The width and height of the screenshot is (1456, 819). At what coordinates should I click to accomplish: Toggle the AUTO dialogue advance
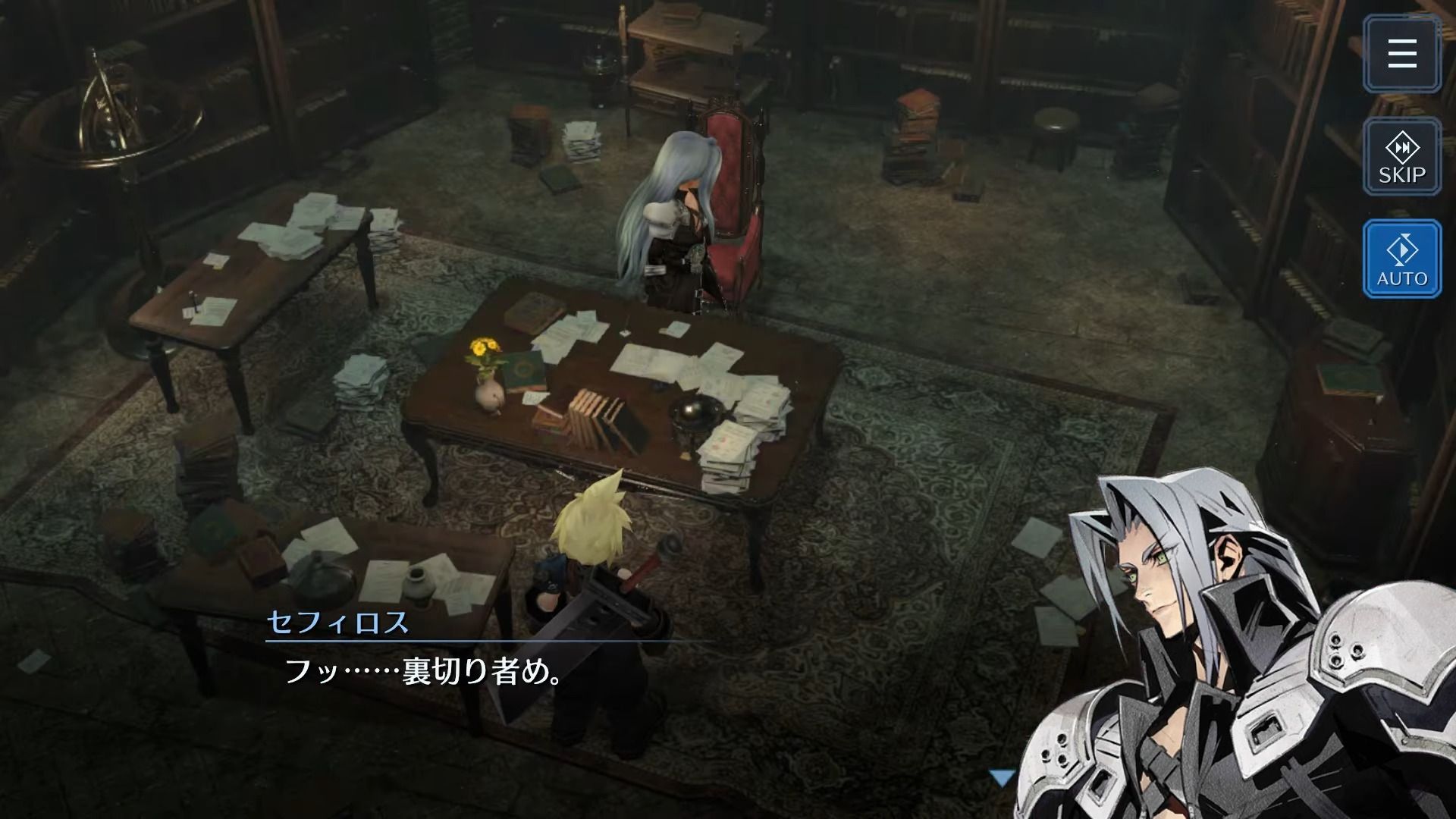tap(1402, 259)
